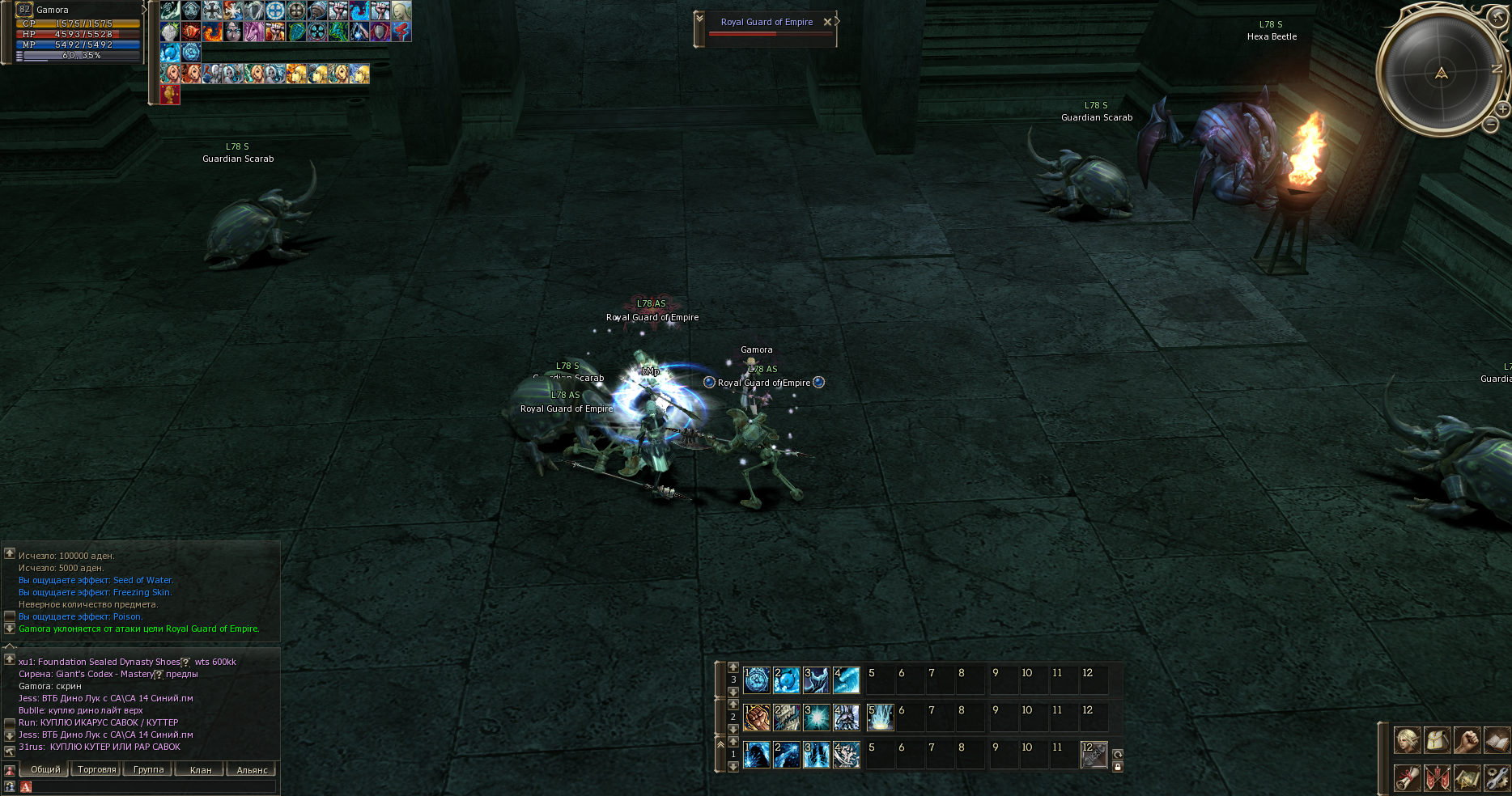Screen dimensions: 1512x796
Task: Zoom in the radar with the plus button
Action: (x=1502, y=108)
